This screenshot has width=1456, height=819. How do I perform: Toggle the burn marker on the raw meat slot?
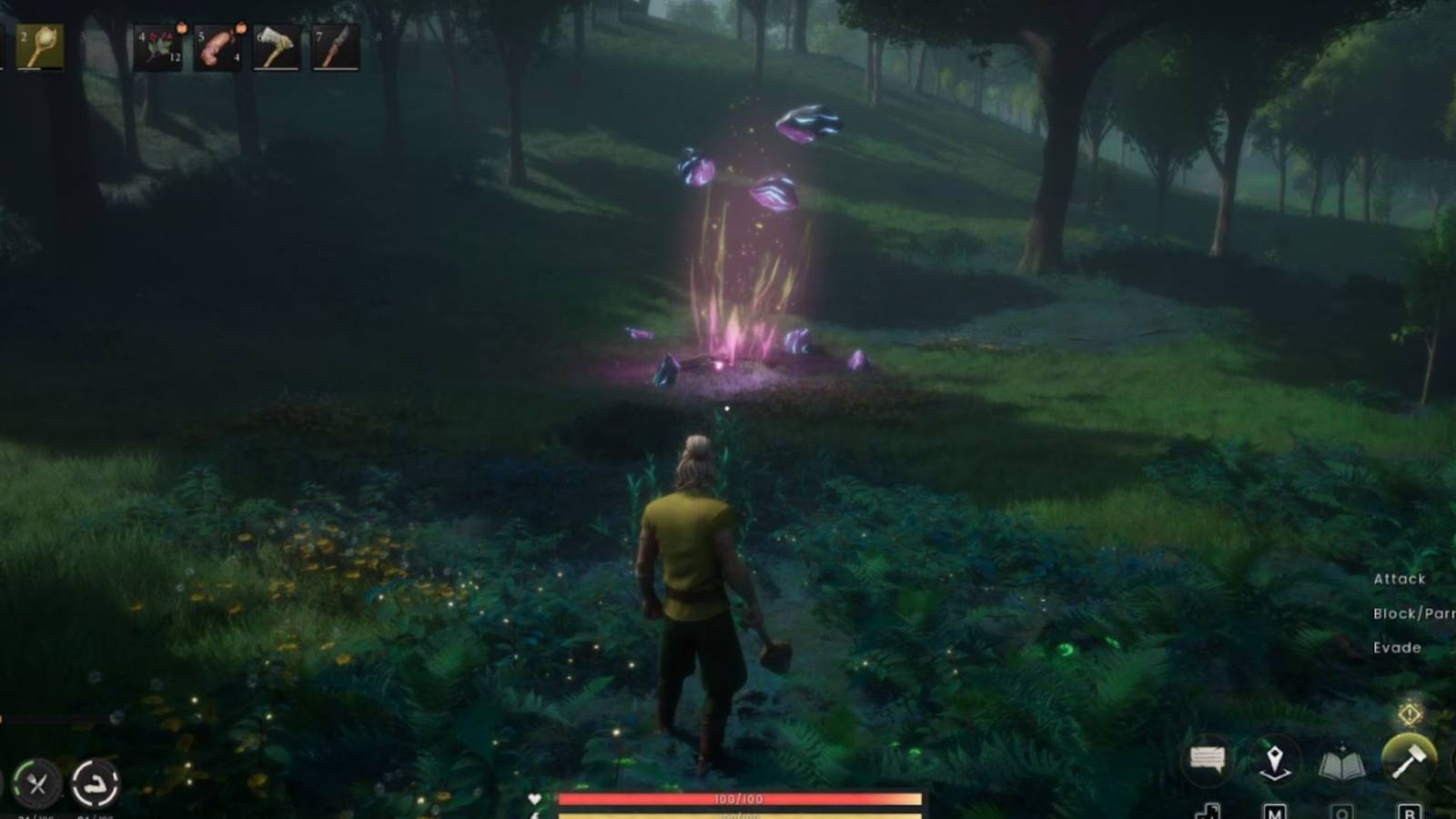240,29
